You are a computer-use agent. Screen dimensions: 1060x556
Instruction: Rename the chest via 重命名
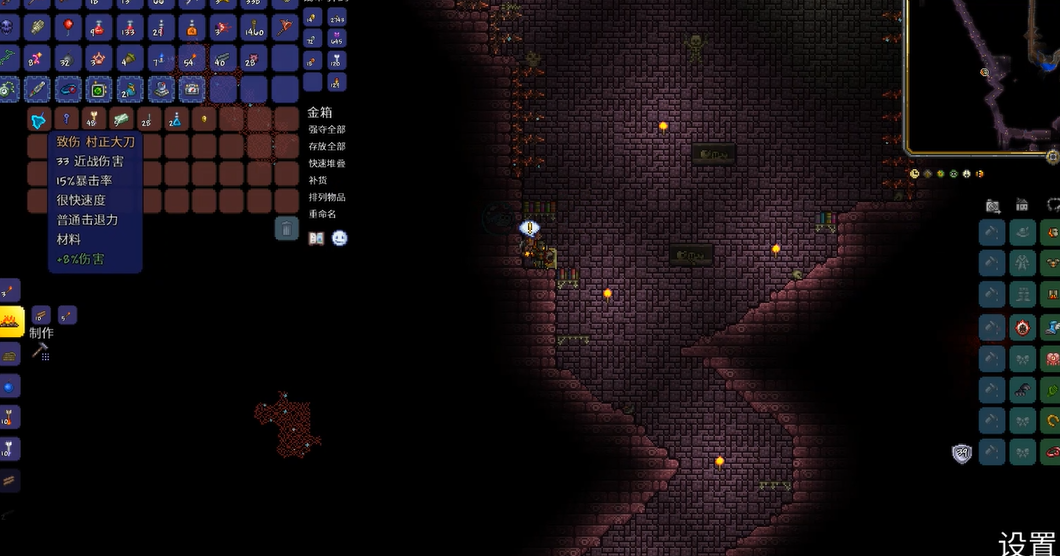(323, 214)
